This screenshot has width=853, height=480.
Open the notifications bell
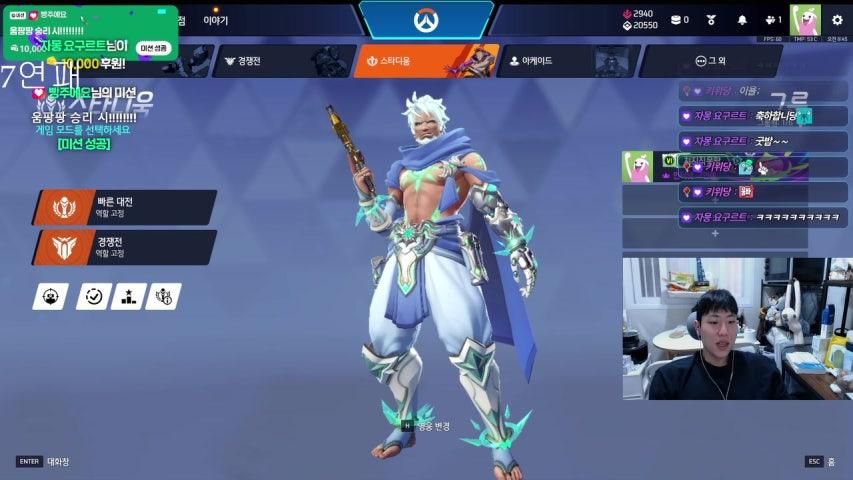click(x=742, y=20)
